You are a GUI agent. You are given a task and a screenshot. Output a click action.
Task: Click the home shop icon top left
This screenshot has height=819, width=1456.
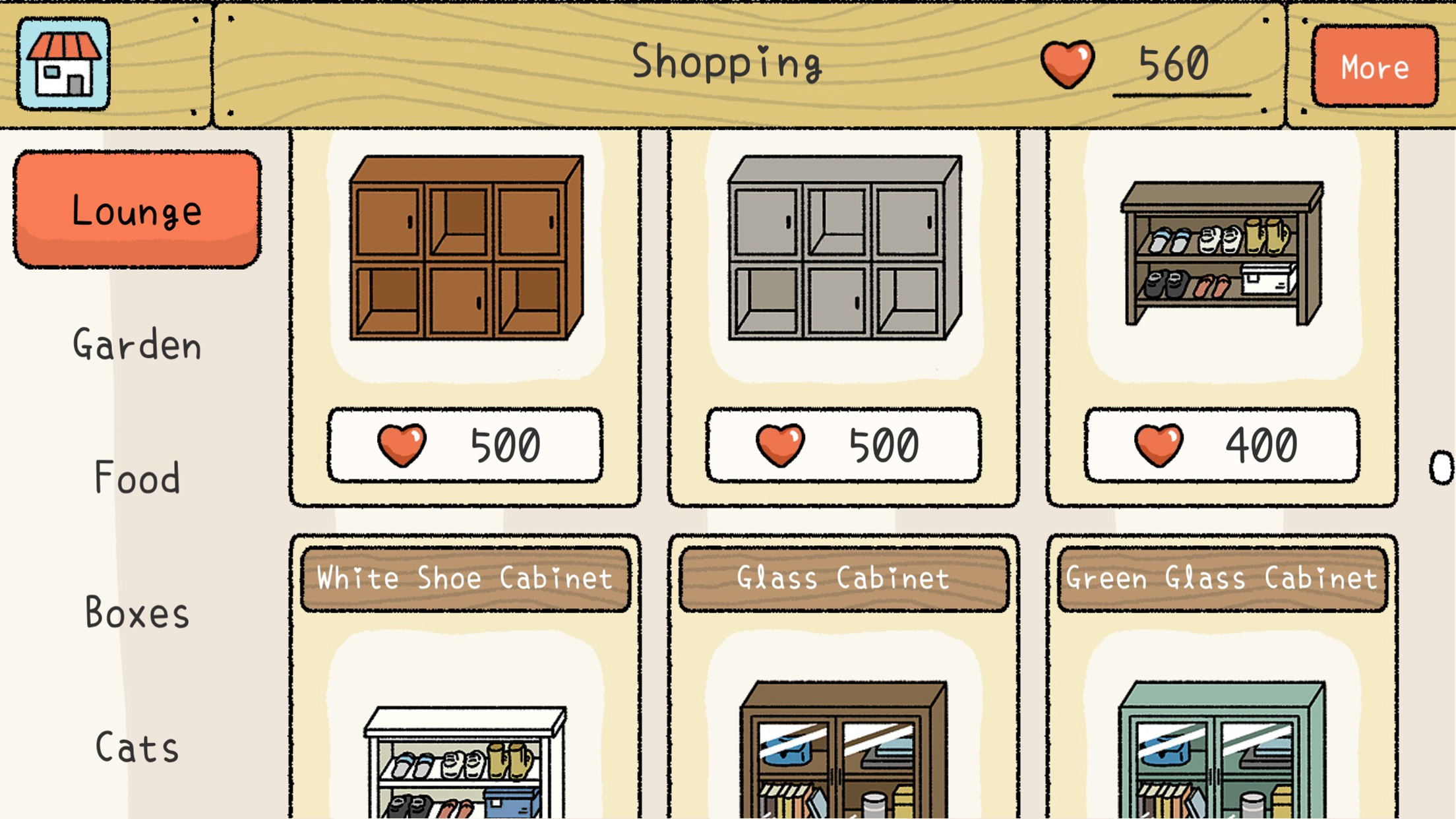pyautogui.click(x=63, y=63)
